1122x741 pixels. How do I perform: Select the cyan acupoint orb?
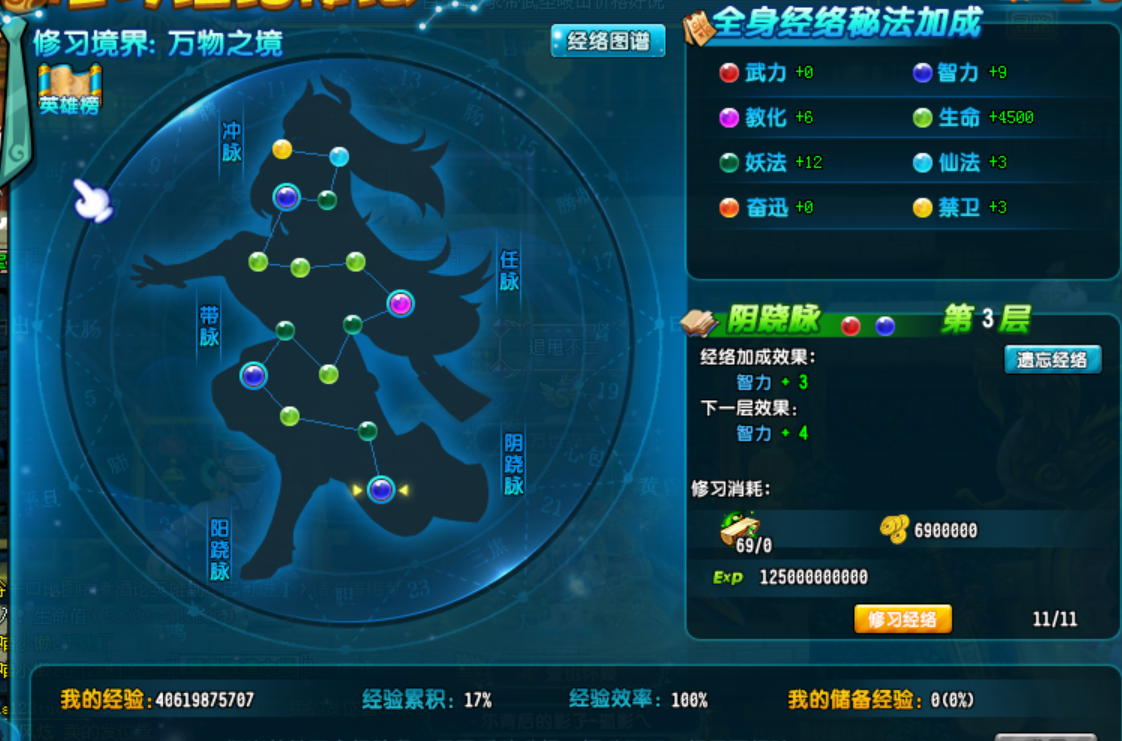(339, 156)
